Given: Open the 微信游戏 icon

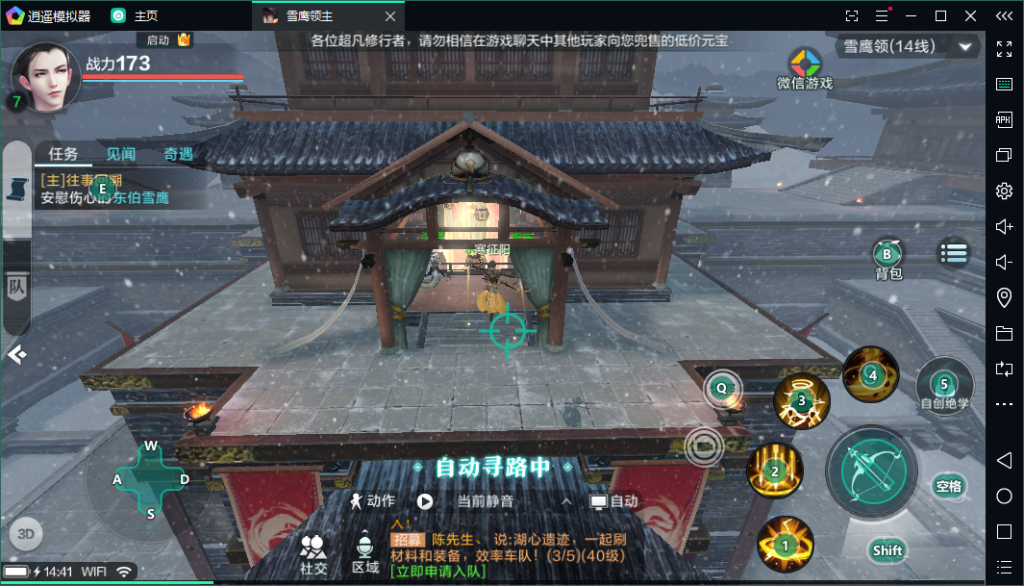Looking at the screenshot, I should (x=804, y=68).
